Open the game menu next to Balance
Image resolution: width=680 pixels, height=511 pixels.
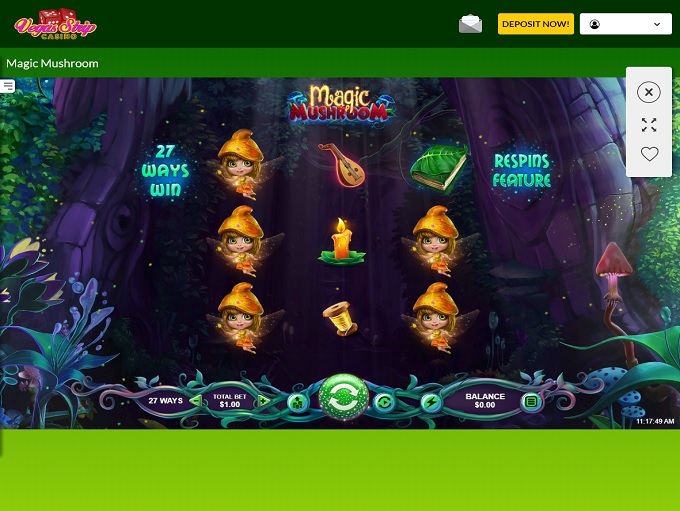[x=531, y=402]
